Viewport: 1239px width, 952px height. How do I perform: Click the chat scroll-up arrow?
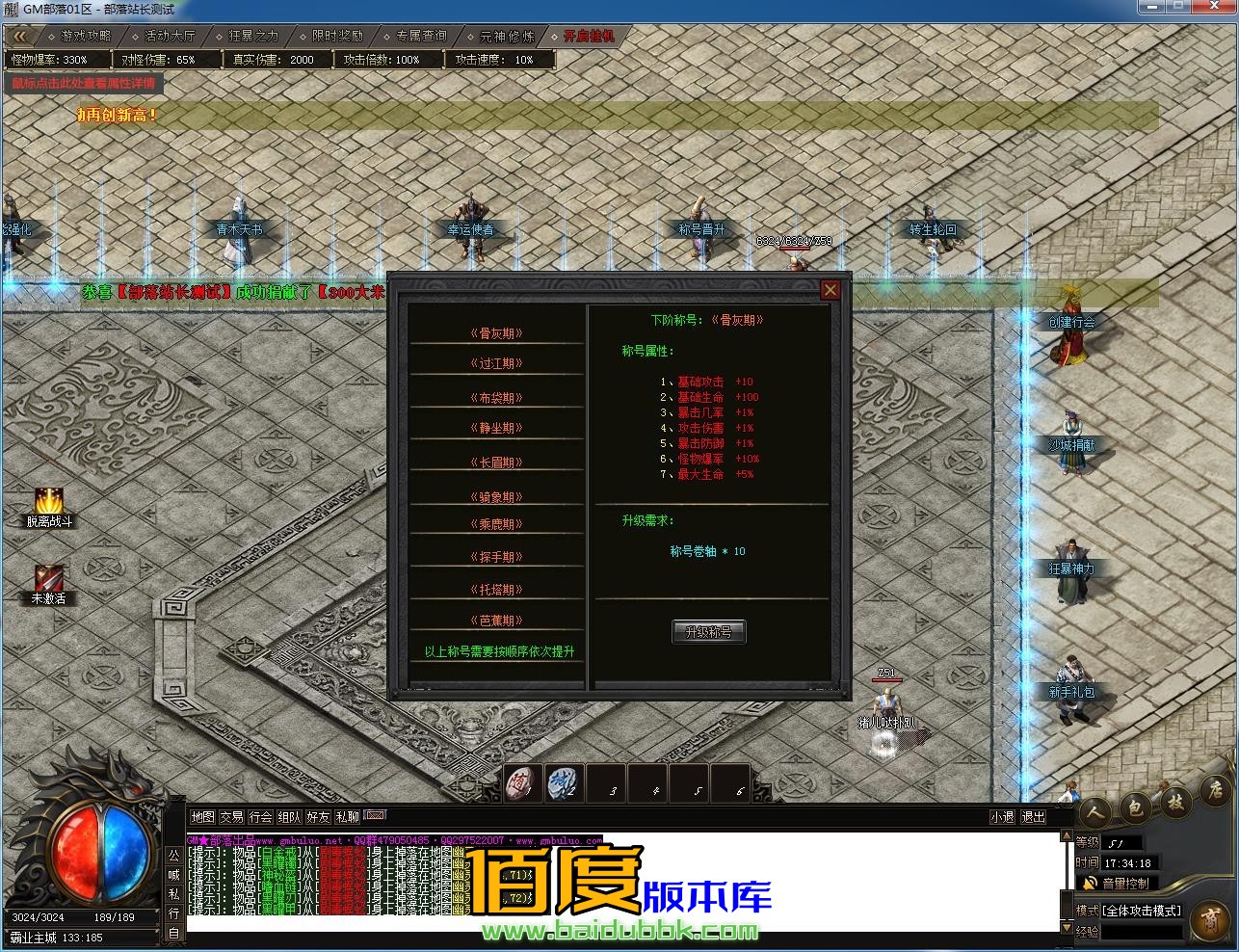1067,834
